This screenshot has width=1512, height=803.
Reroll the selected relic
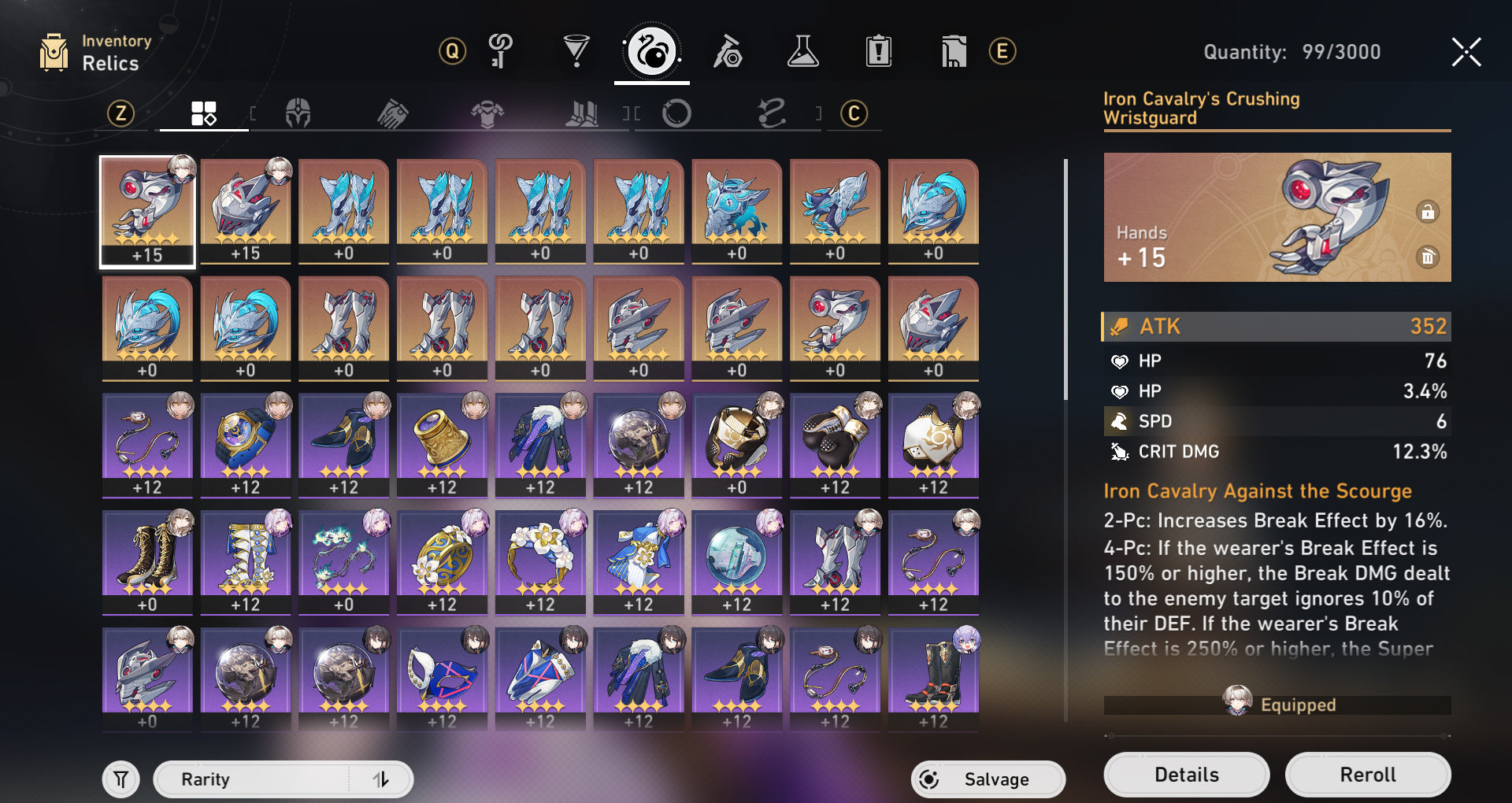coord(1367,775)
